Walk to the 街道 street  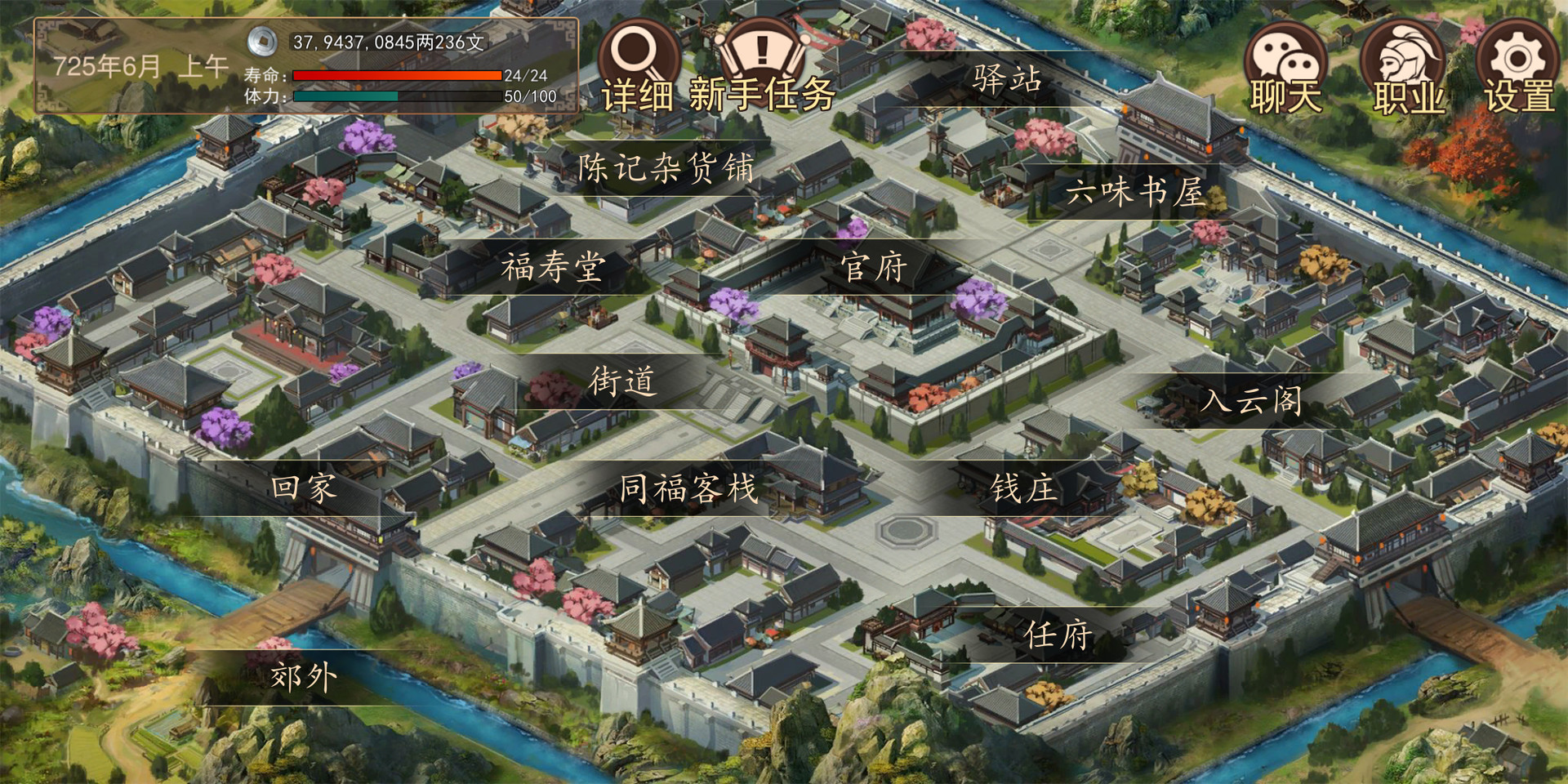[623, 382]
